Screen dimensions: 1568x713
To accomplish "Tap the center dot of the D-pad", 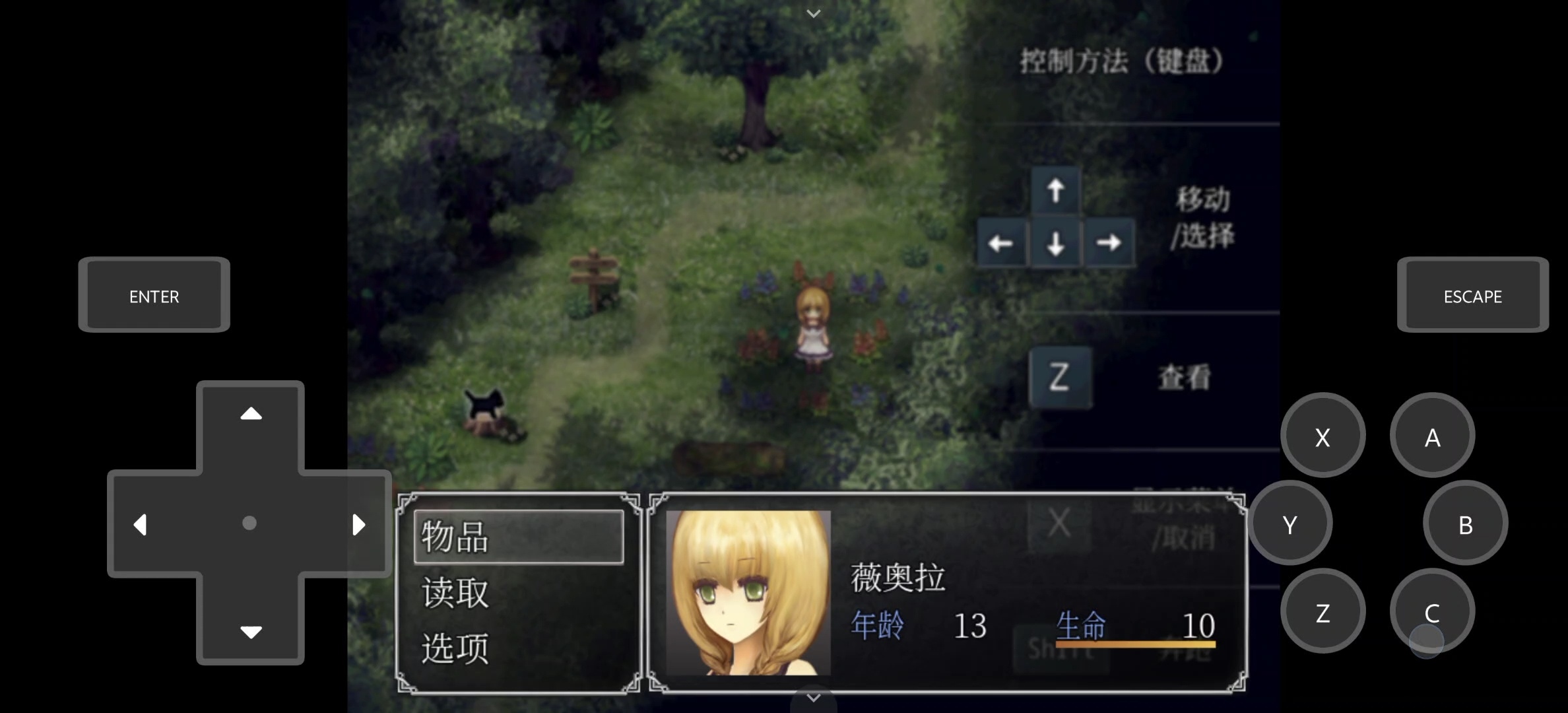I will [249, 522].
